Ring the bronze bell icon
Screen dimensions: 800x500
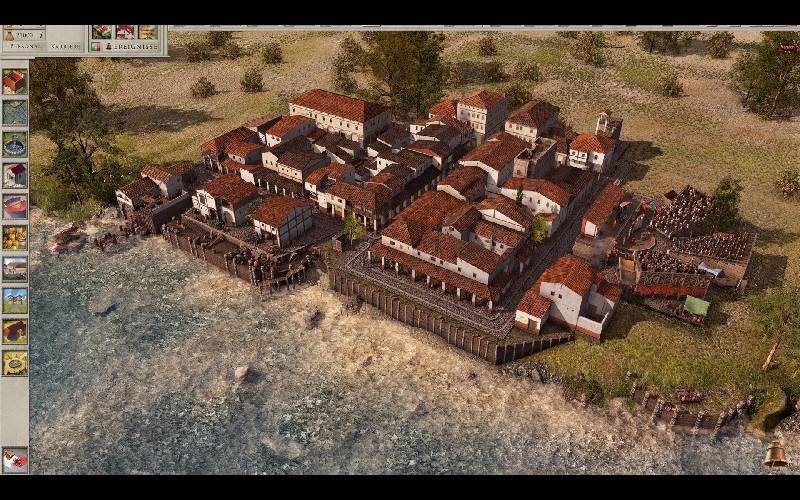(x=775, y=455)
